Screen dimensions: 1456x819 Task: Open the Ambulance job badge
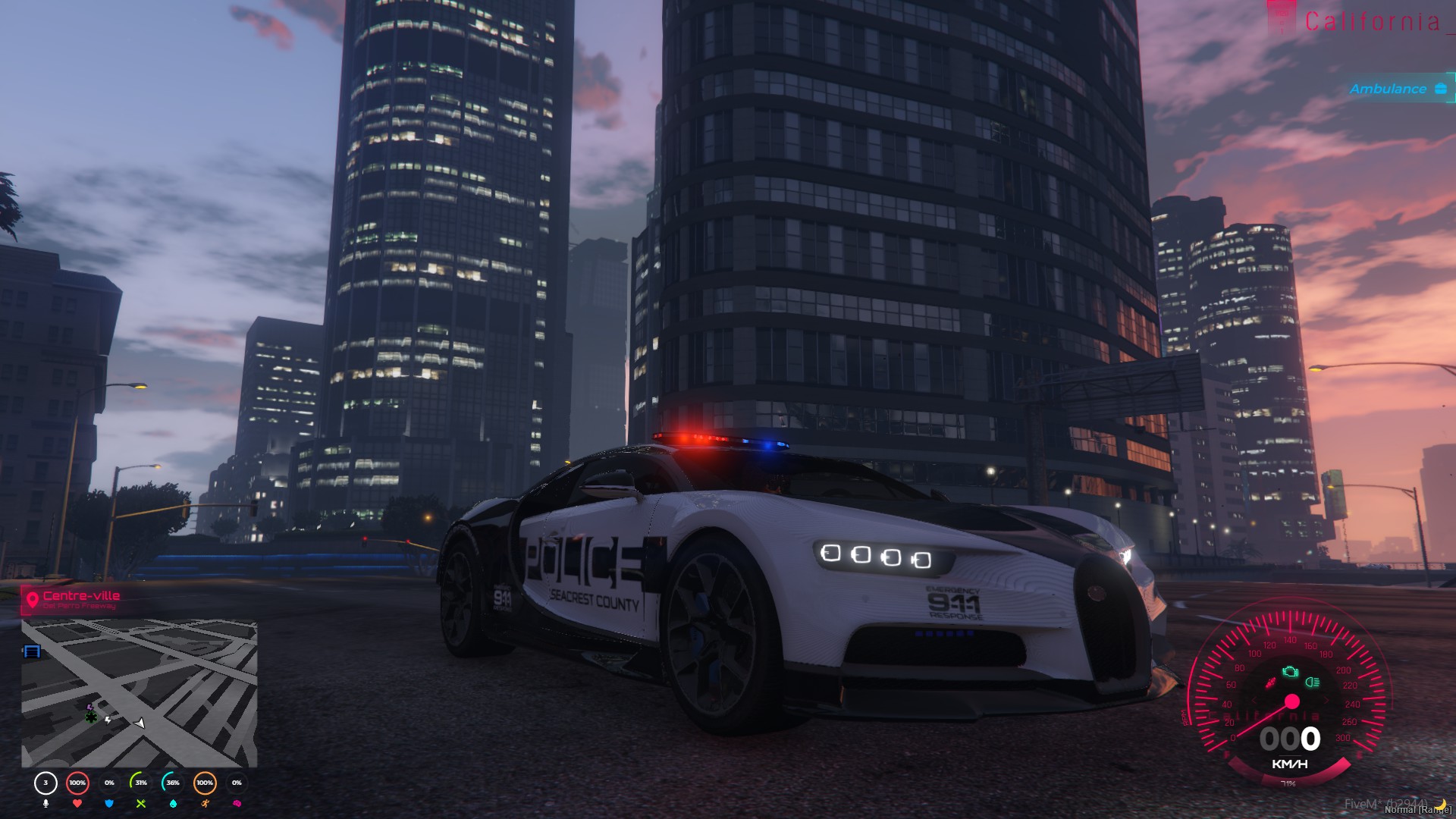click(x=1398, y=89)
